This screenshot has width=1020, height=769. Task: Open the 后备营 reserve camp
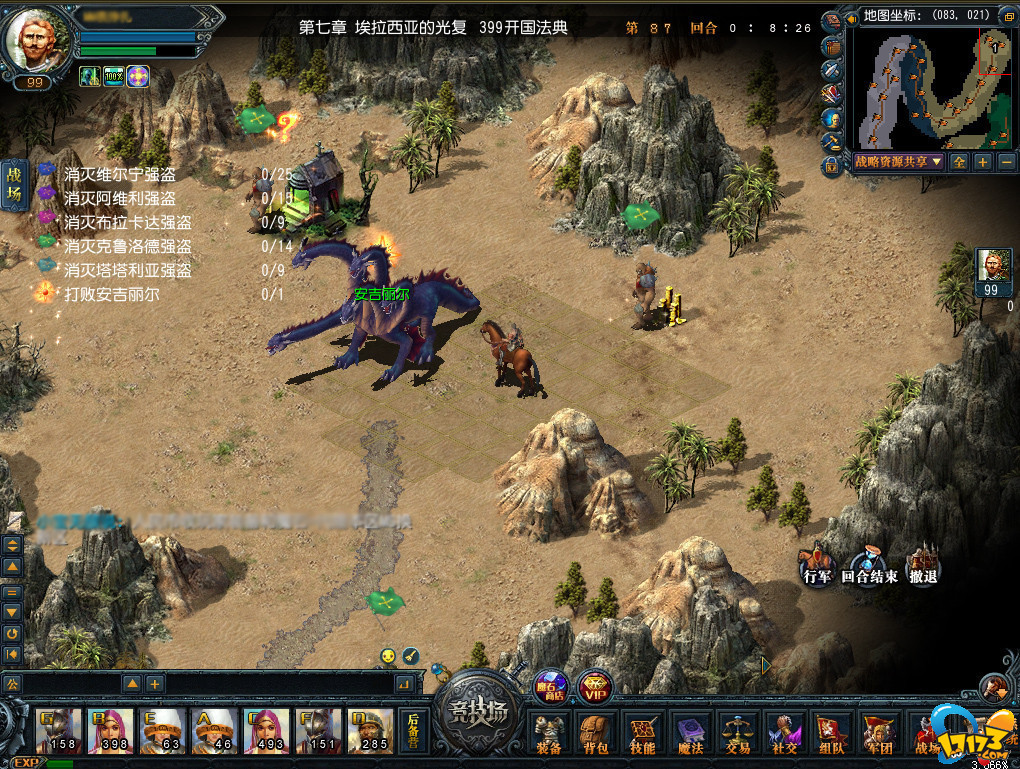click(x=412, y=732)
